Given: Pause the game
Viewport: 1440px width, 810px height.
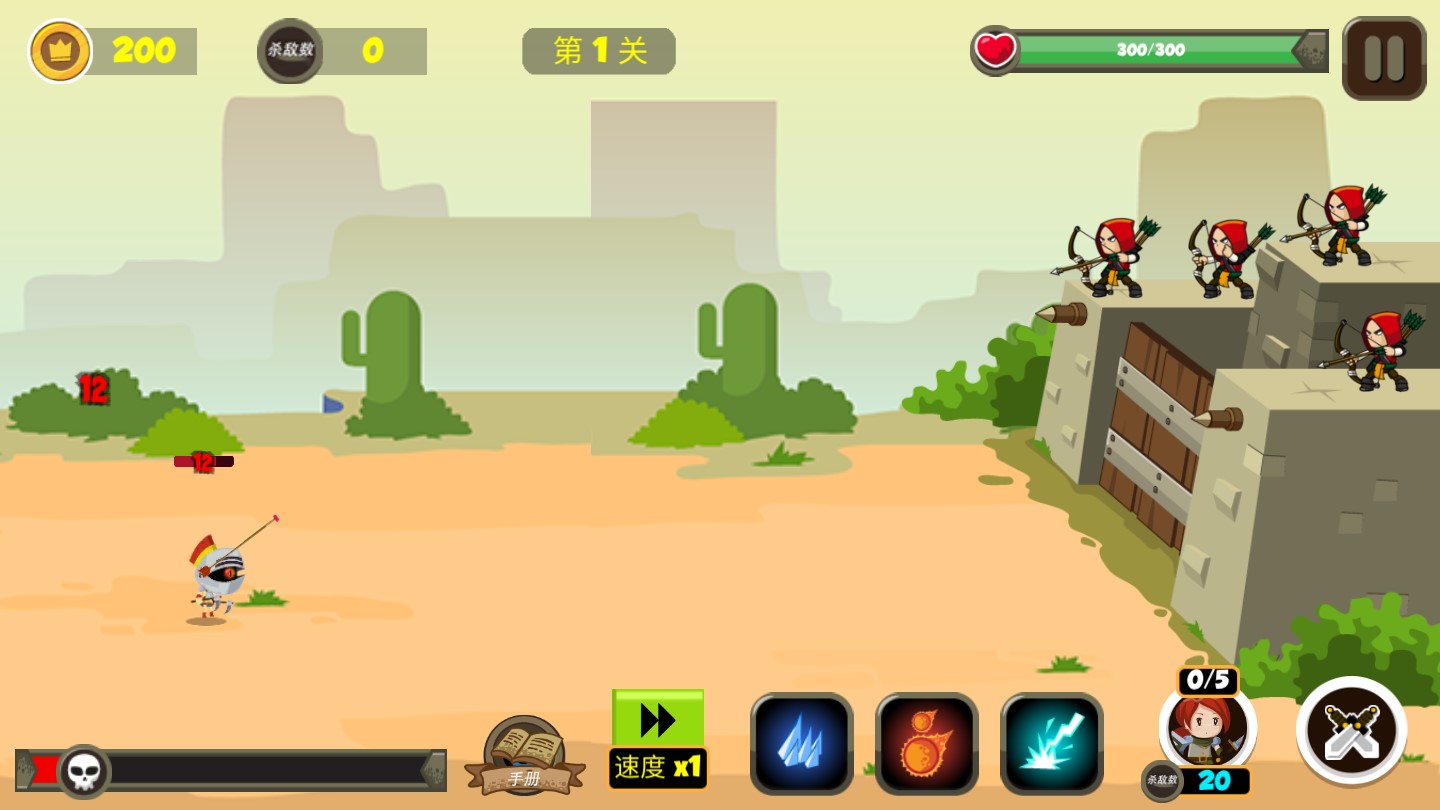Looking at the screenshot, I should point(1384,58).
